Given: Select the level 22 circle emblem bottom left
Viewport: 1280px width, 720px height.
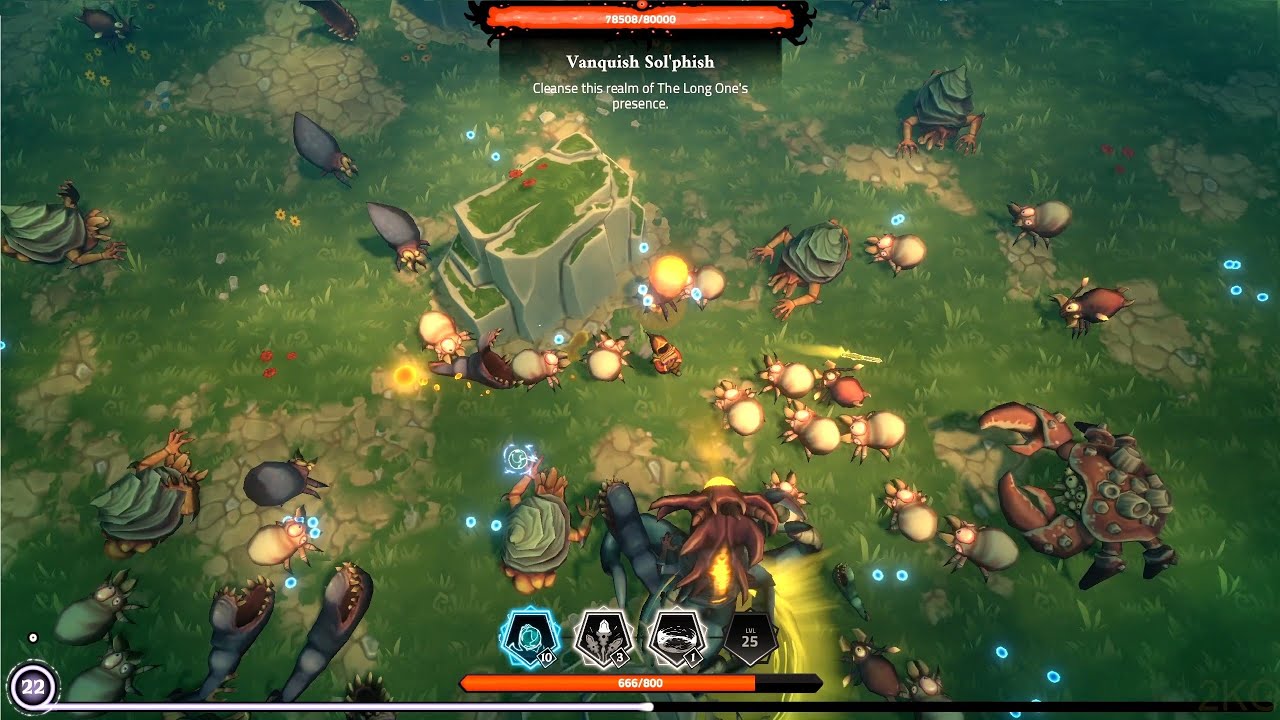Looking at the screenshot, I should point(36,687).
